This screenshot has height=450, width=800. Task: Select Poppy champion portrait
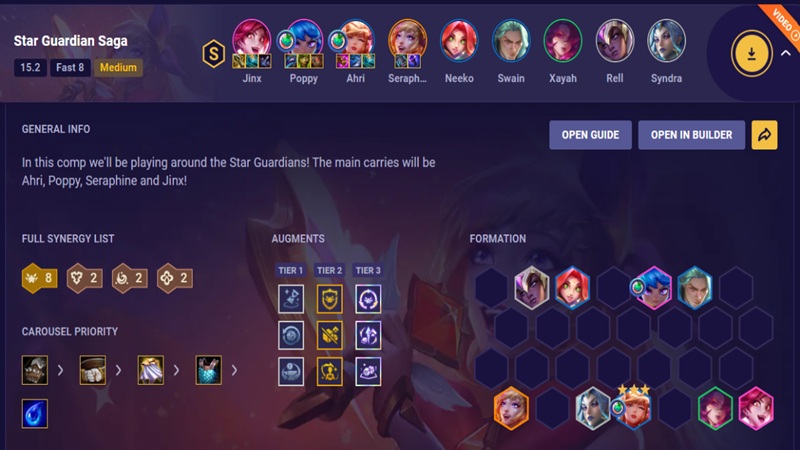pyautogui.click(x=301, y=40)
